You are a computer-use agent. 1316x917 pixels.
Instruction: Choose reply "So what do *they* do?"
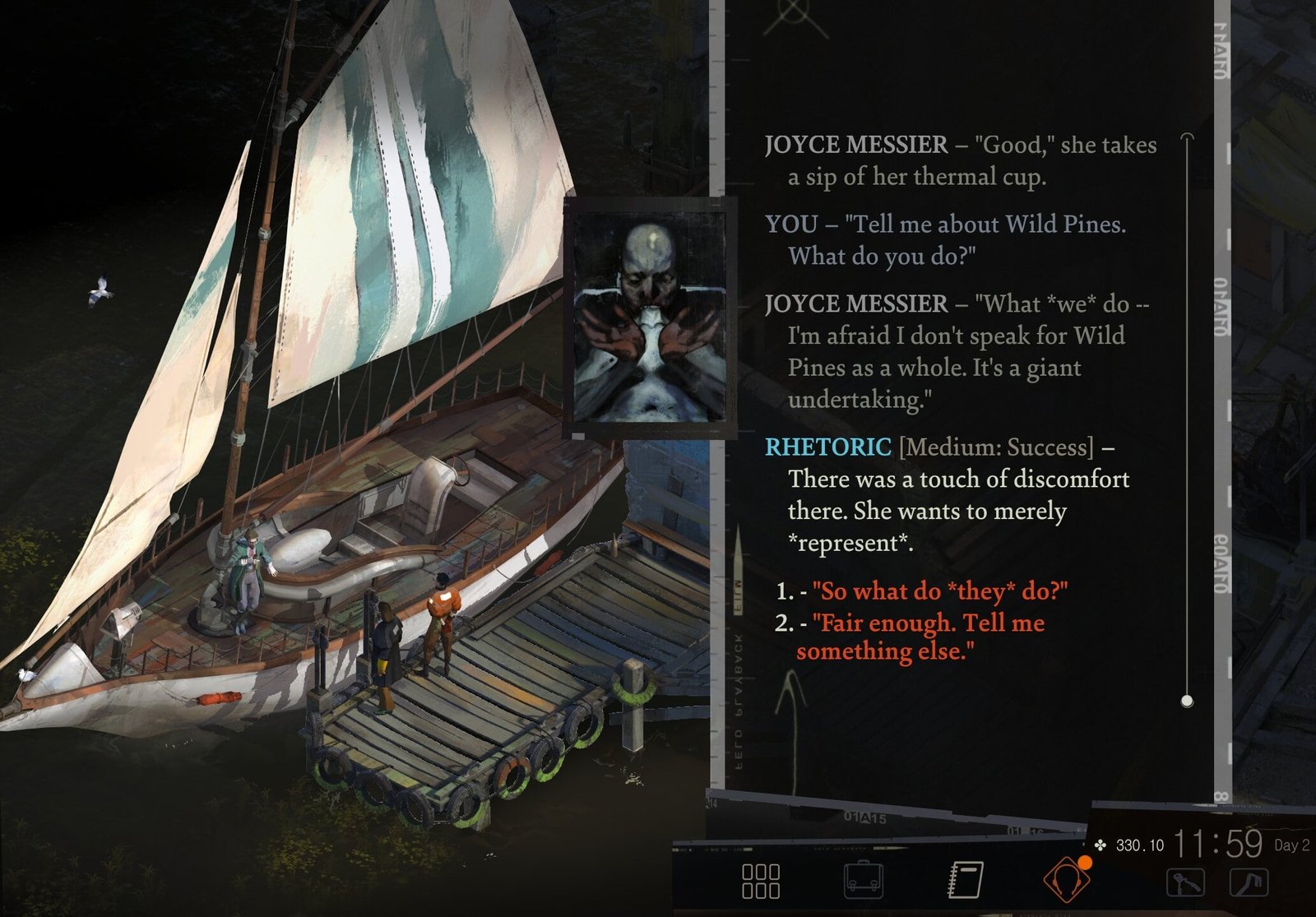939,591
